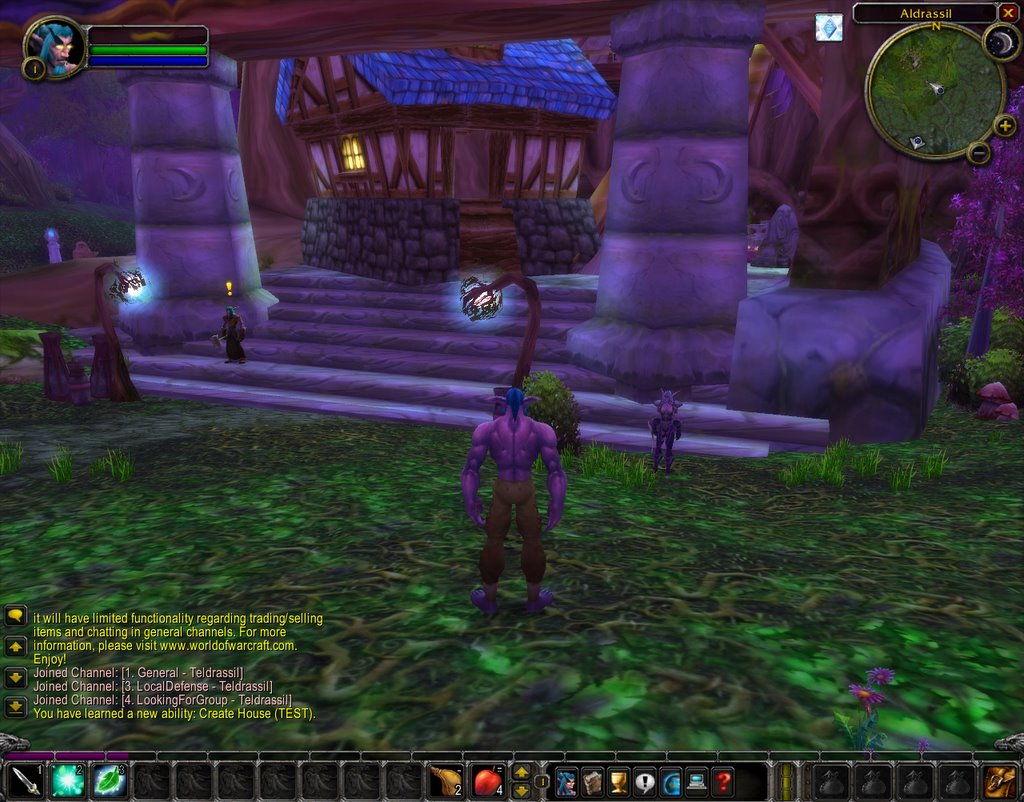Open the quest log exclamation button
Screen dimensions: 1024x802
(x=644, y=781)
